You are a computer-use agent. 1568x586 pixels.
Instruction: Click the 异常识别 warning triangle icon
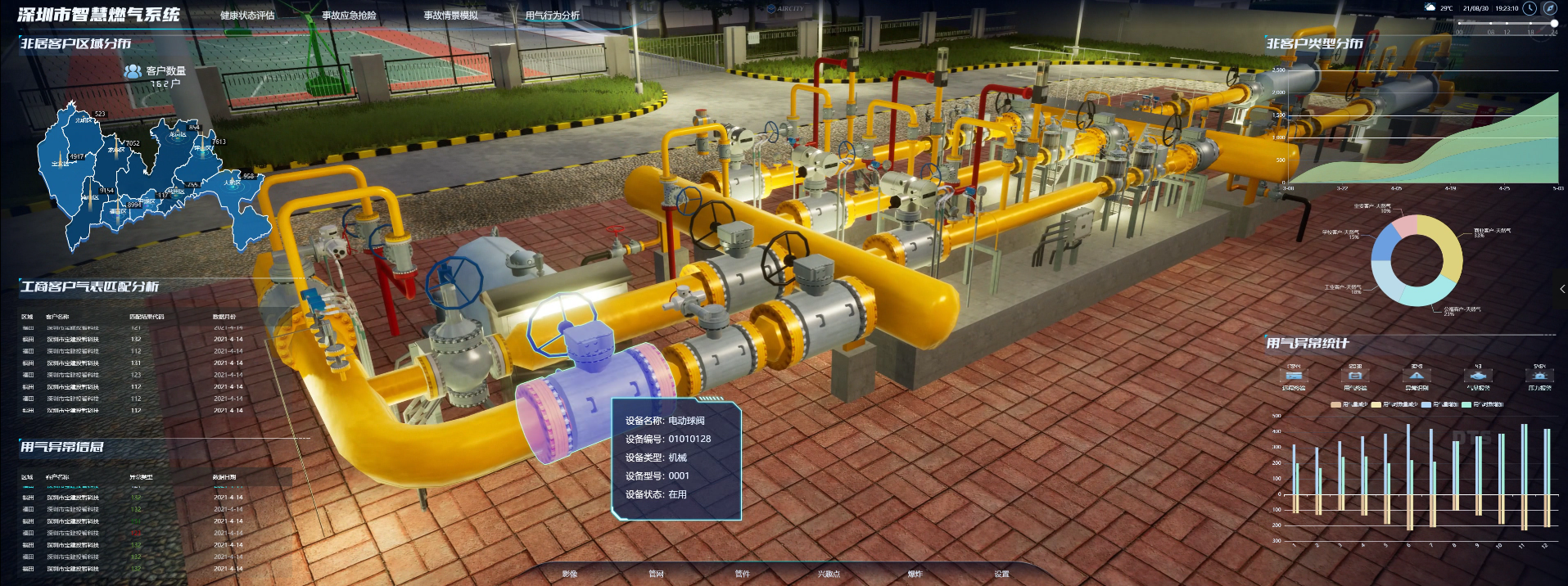click(x=1417, y=376)
